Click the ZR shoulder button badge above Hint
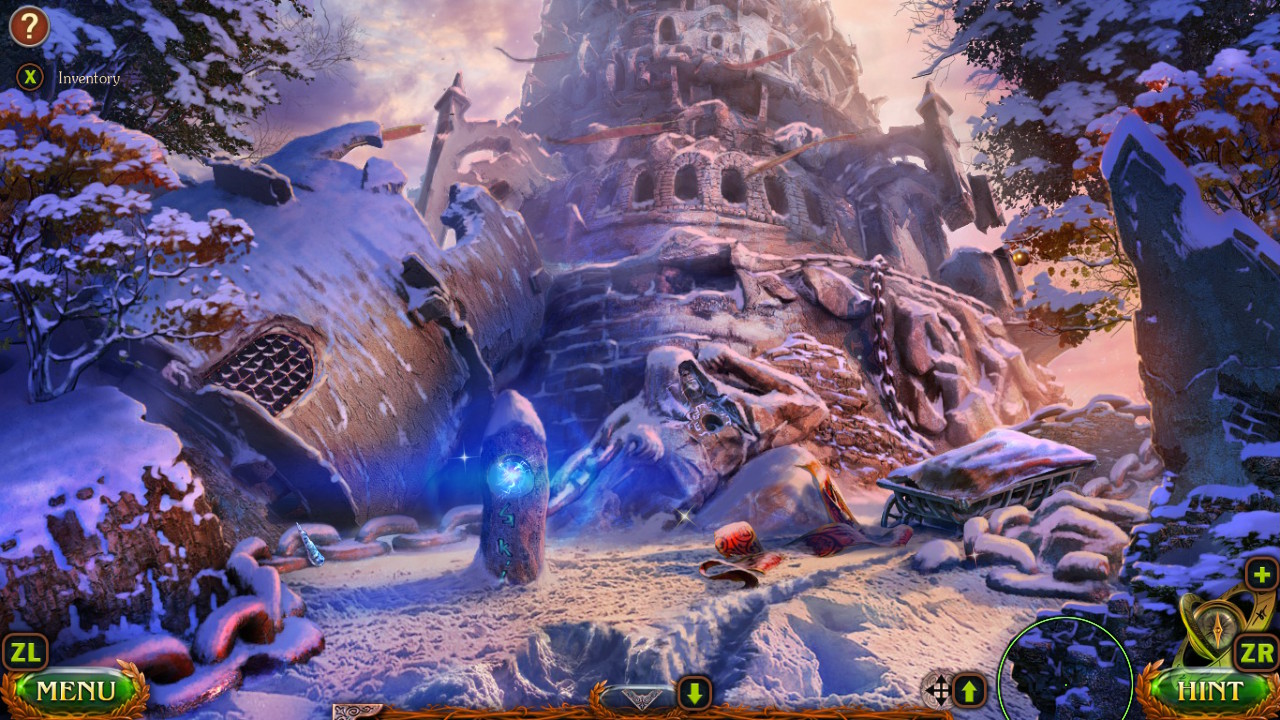Screen dimensions: 1280x720 point(1254,651)
